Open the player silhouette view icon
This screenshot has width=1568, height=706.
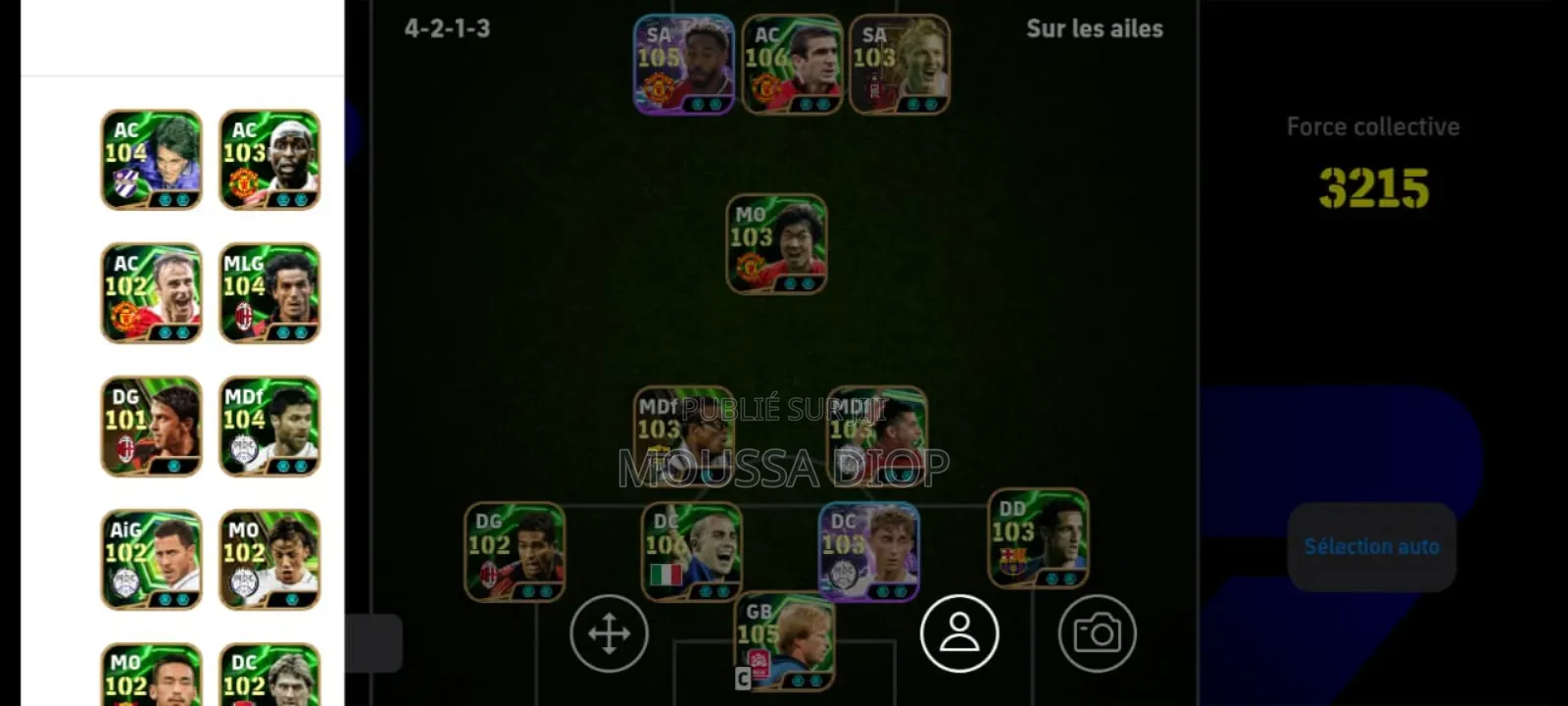click(x=961, y=634)
